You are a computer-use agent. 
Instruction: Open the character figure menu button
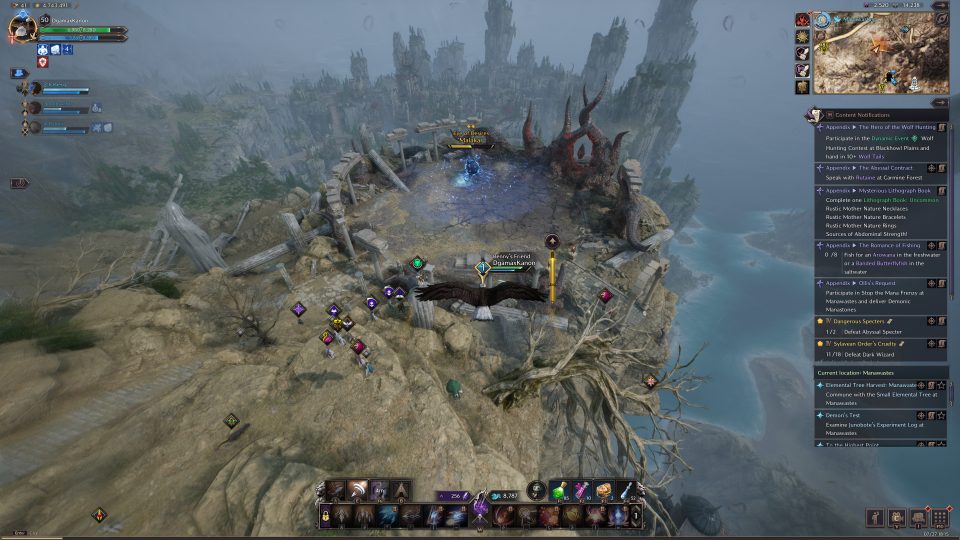875,517
